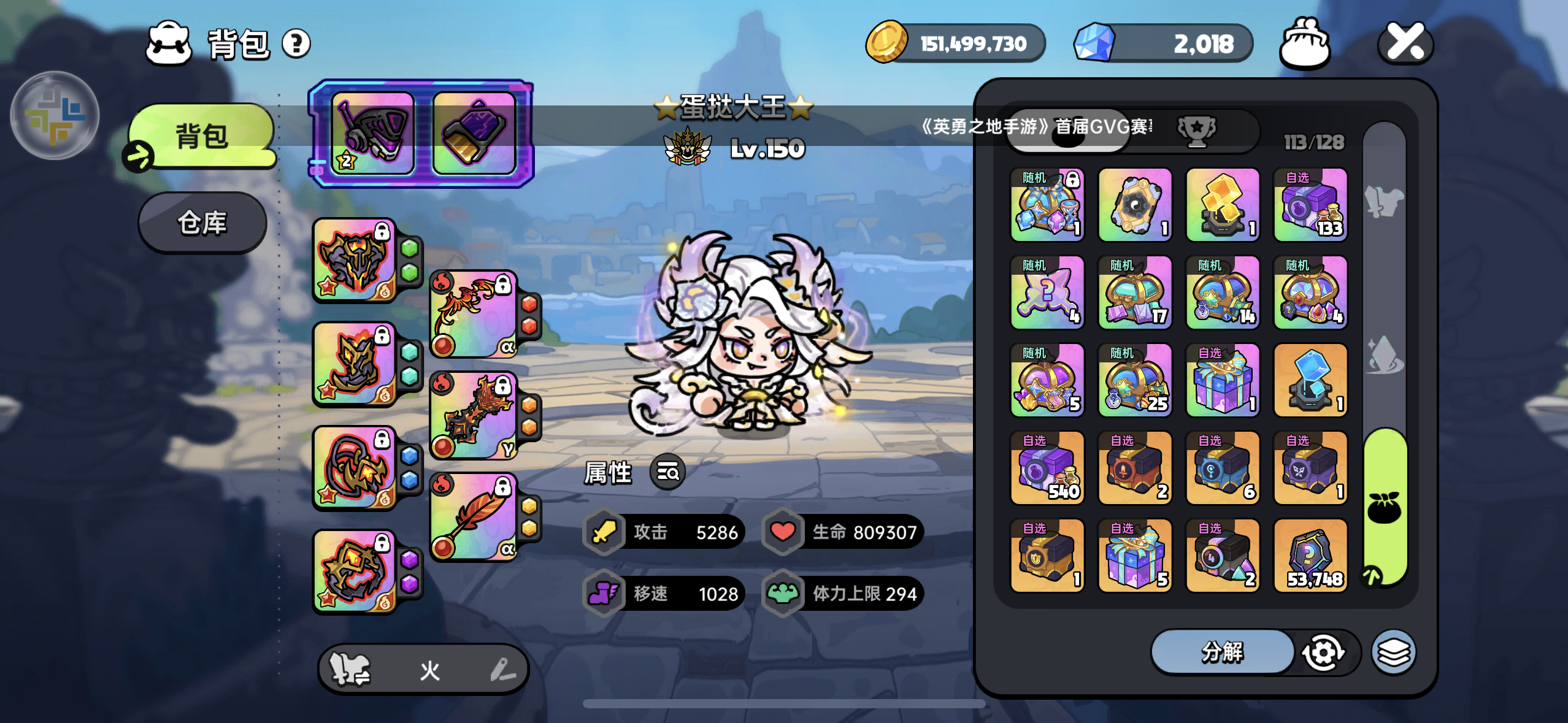Viewport: 1568px width, 723px height.
Task: Click the 分解 decompose button
Action: point(1222,652)
